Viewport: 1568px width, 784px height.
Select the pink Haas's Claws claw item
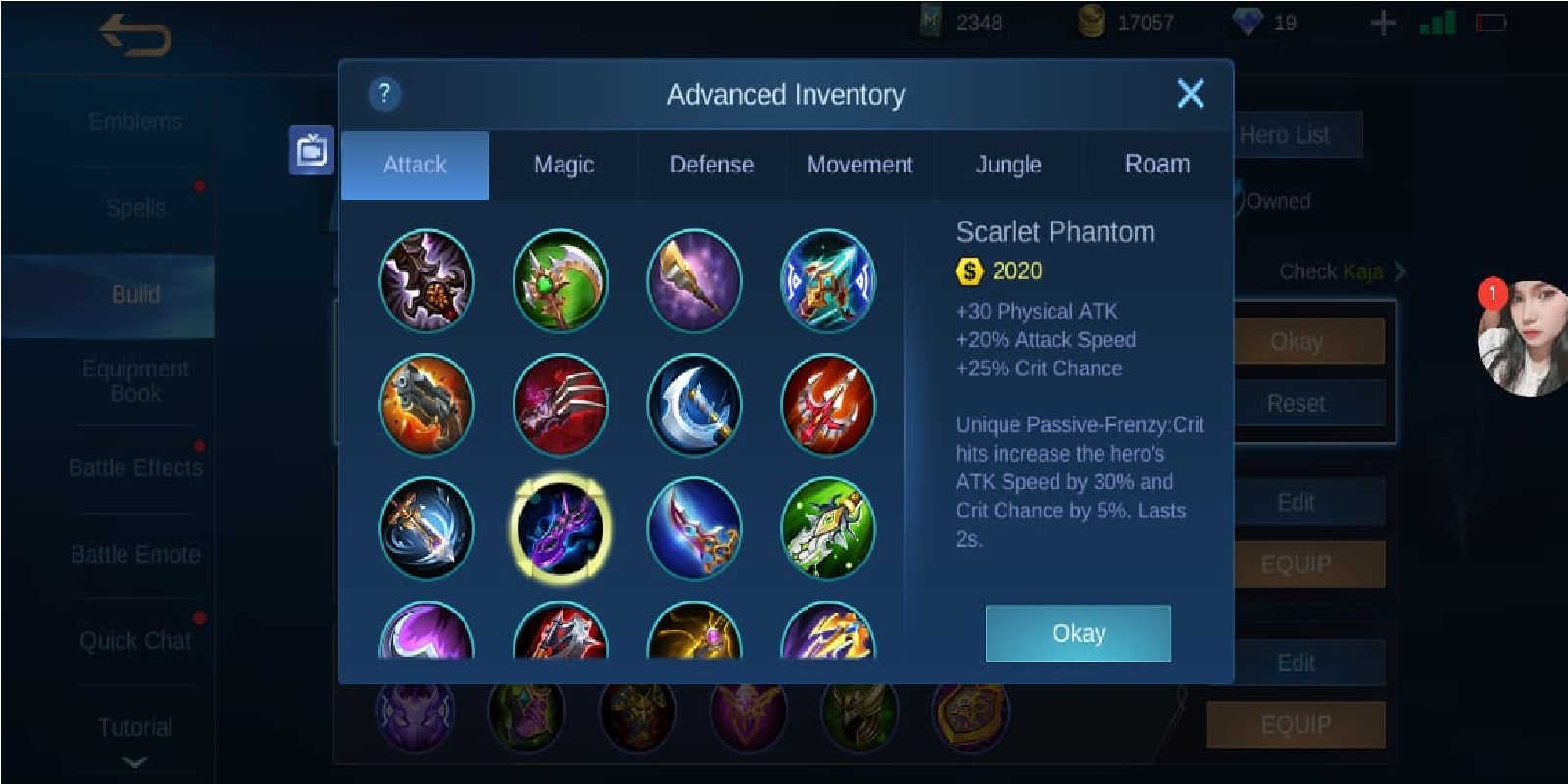(560, 405)
